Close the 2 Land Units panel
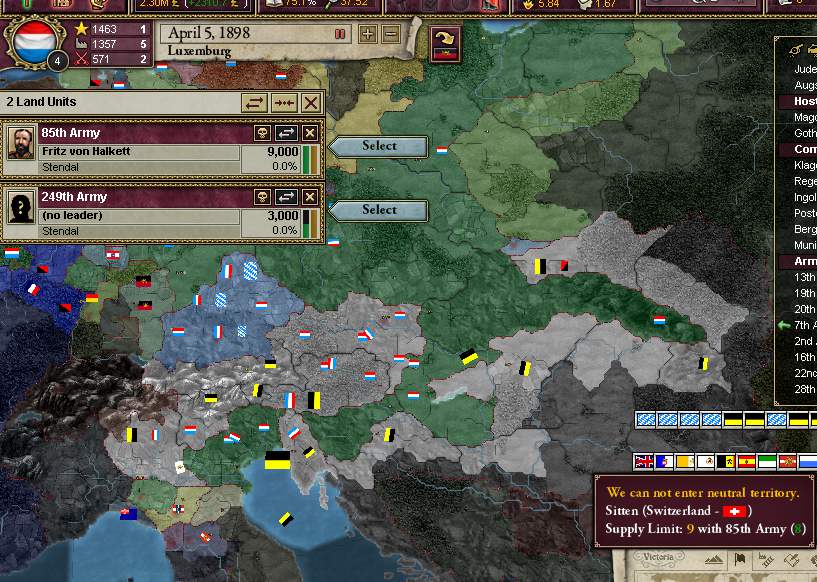The height and width of the screenshot is (582, 817). pyautogui.click(x=311, y=103)
